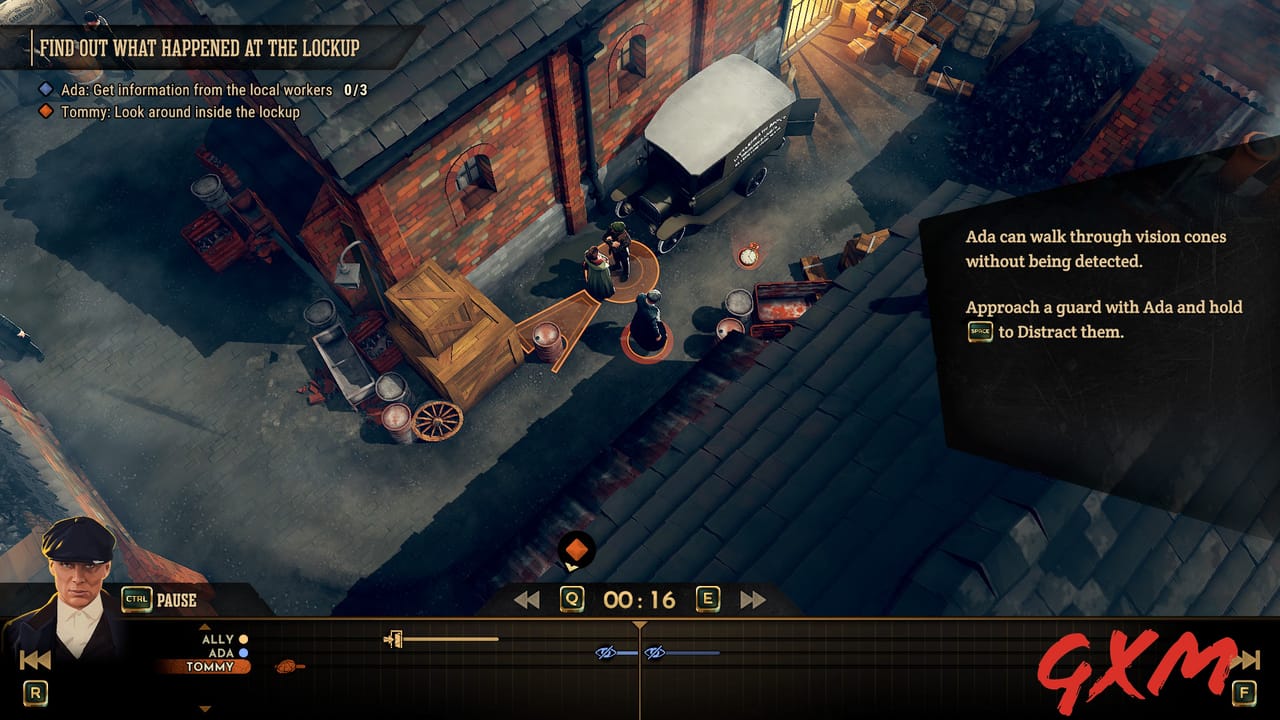Select the distract gesture icon on Tommy's track
The width and height of the screenshot is (1280, 720).
(x=285, y=666)
